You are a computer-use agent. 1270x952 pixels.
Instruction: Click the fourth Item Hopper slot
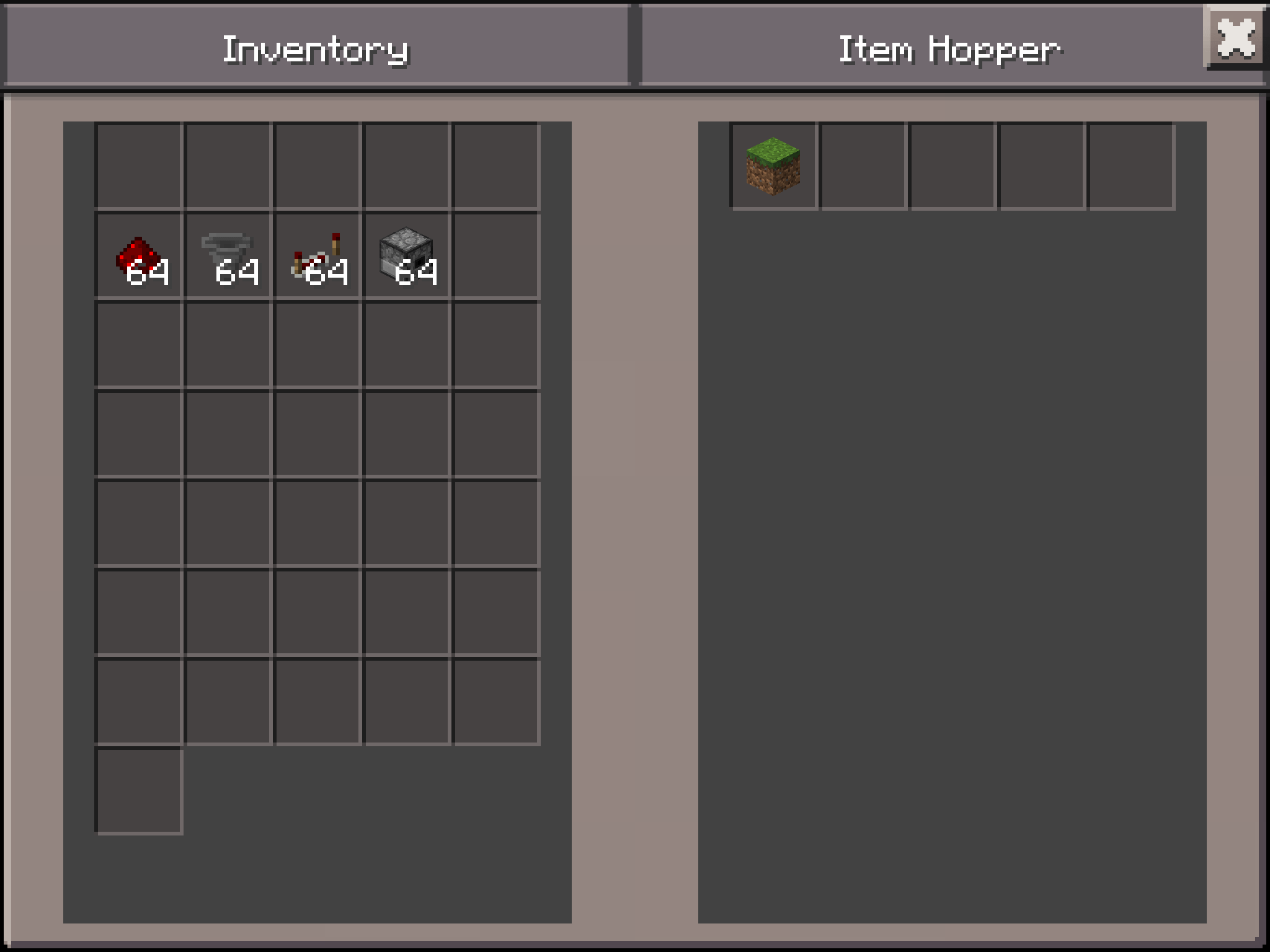(x=1043, y=165)
